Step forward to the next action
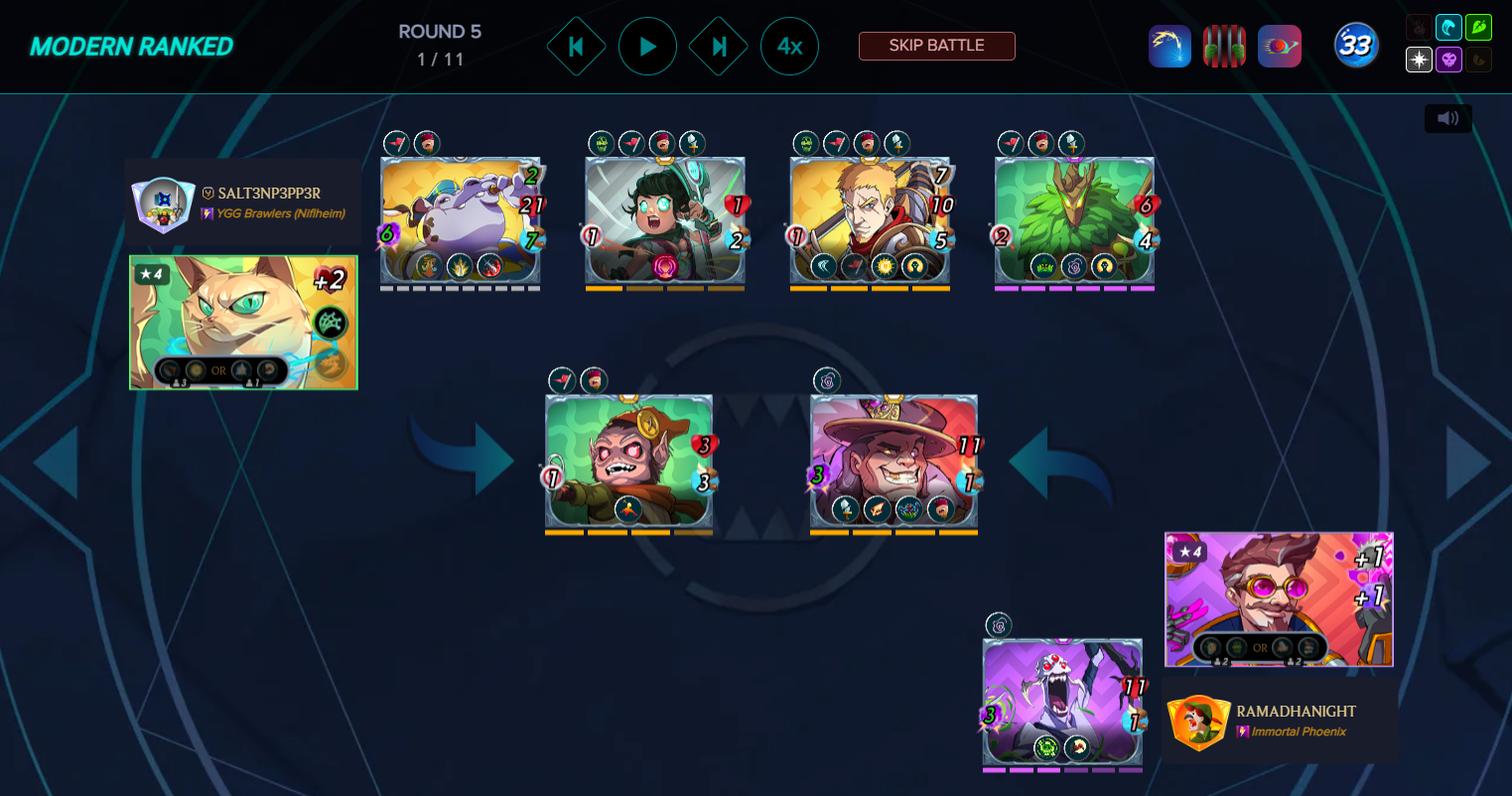Screen dimensions: 1512x796 (718, 46)
